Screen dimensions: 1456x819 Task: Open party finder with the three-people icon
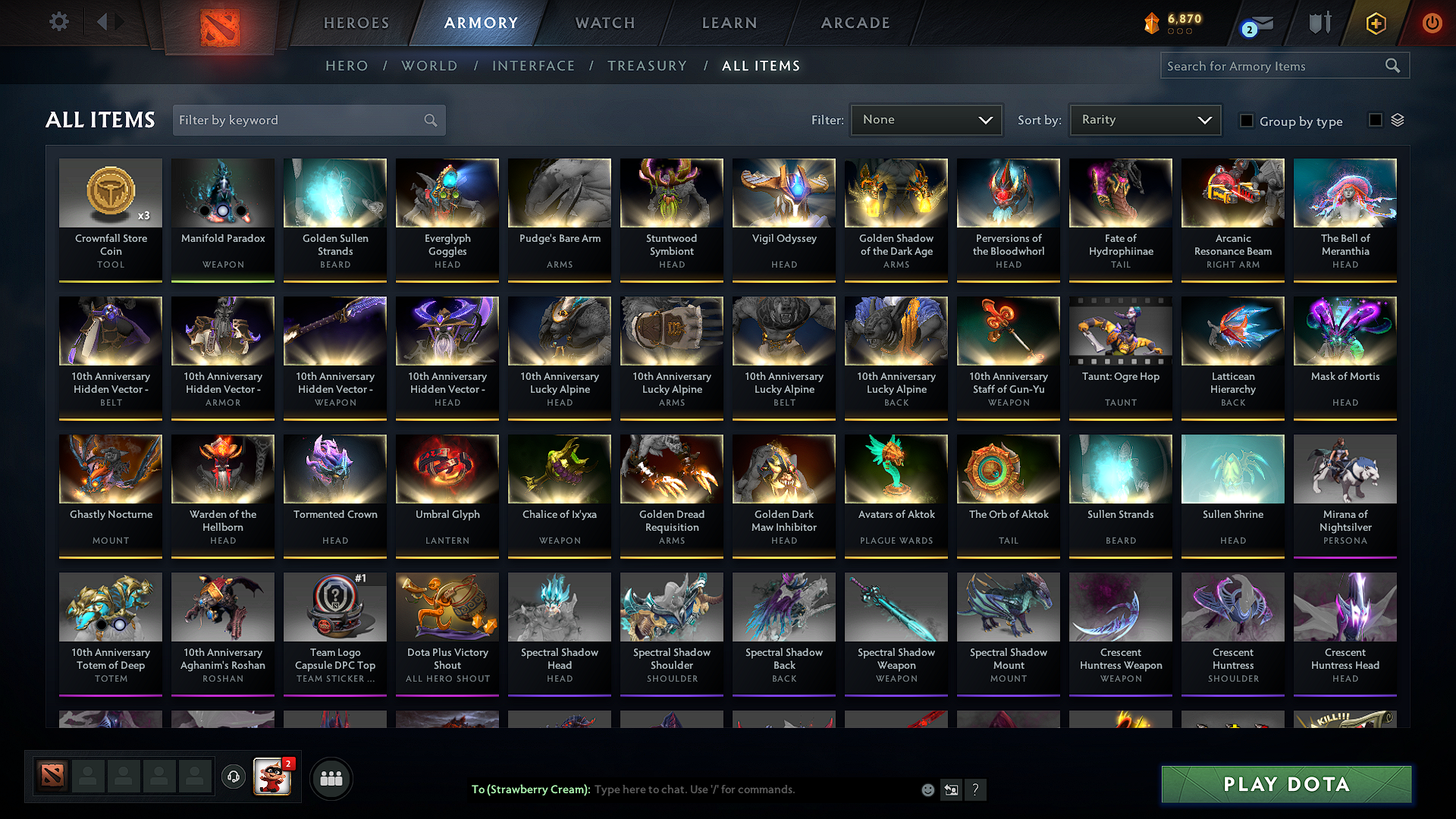(x=331, y=777)
